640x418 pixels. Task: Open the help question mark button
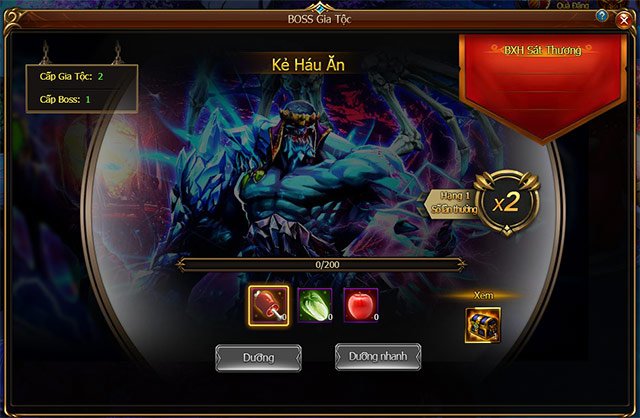pyautogui.click(x=601, y=17)
